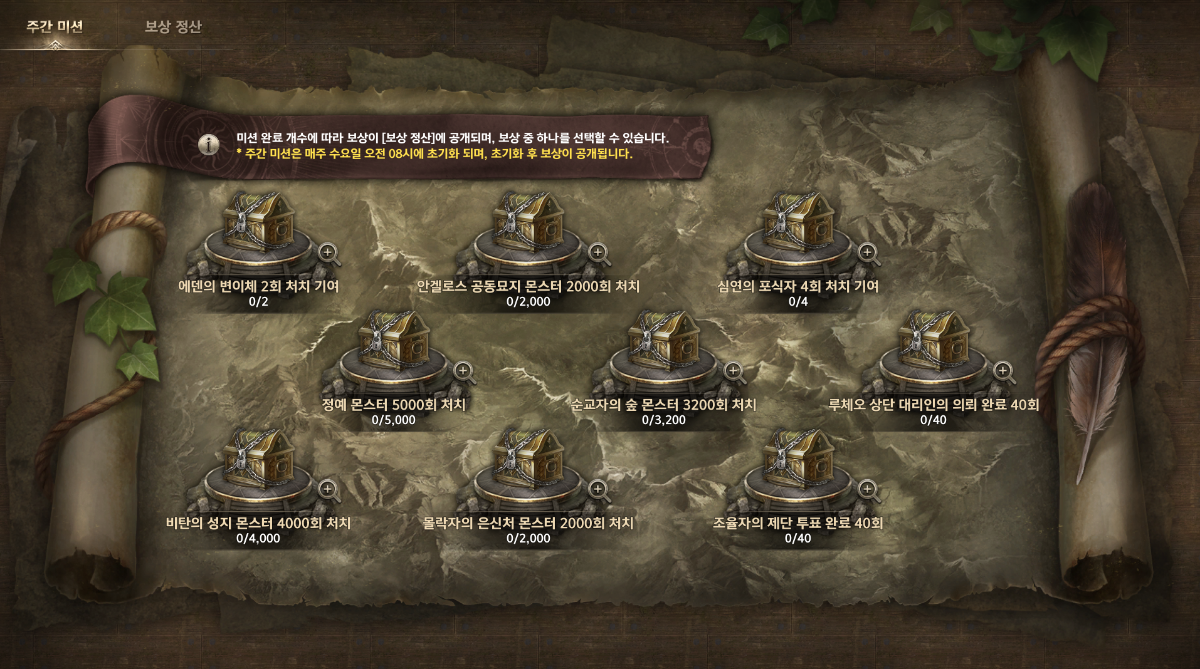
Task: Choose the 루체오 상단 대리인의 의뢰 chest
Action: click(x=934, y=345)
